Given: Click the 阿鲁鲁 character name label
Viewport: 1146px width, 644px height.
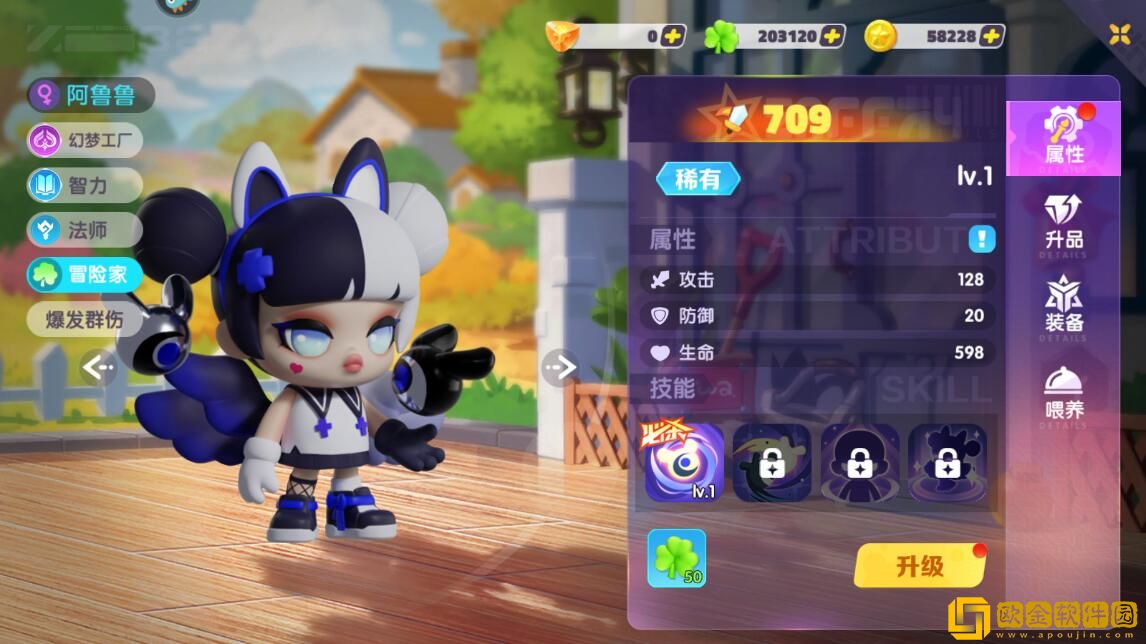Looking at the screenshot, I should (91, 95).
